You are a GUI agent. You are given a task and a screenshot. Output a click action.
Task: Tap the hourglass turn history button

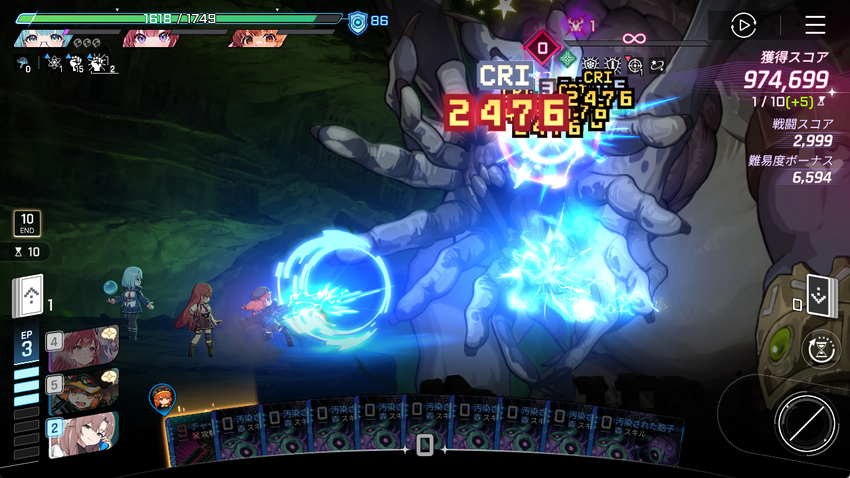tap(822, 349)
